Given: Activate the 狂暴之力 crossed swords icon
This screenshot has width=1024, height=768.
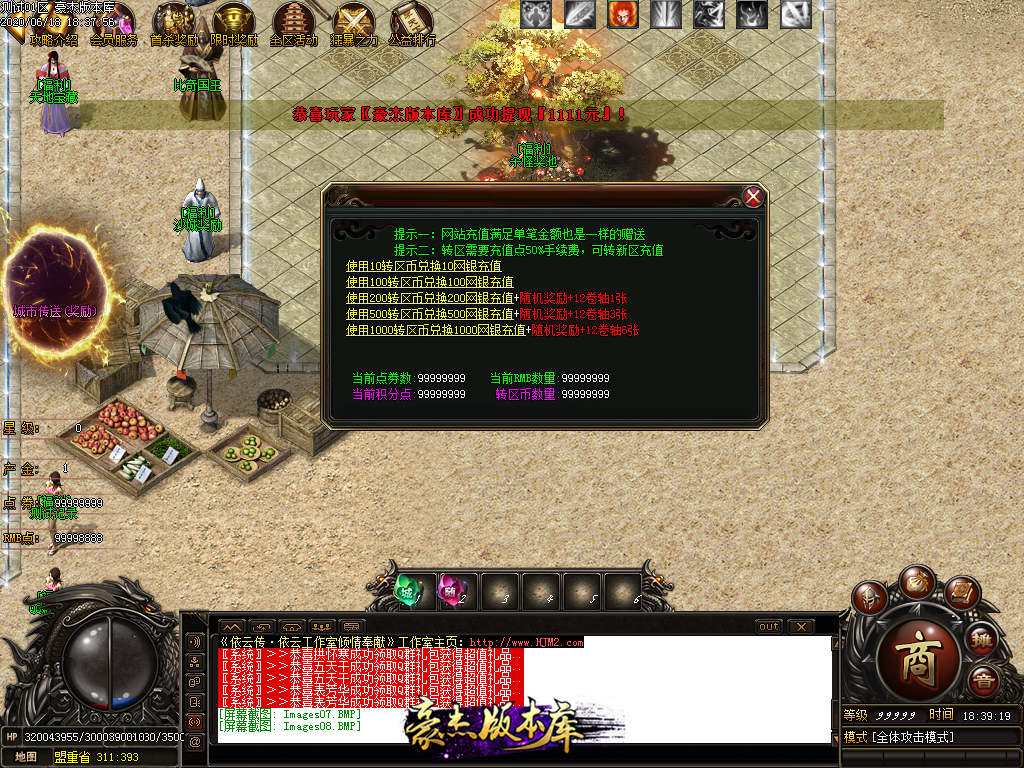Looking at the screenshot, I should [x=354, y=24].
